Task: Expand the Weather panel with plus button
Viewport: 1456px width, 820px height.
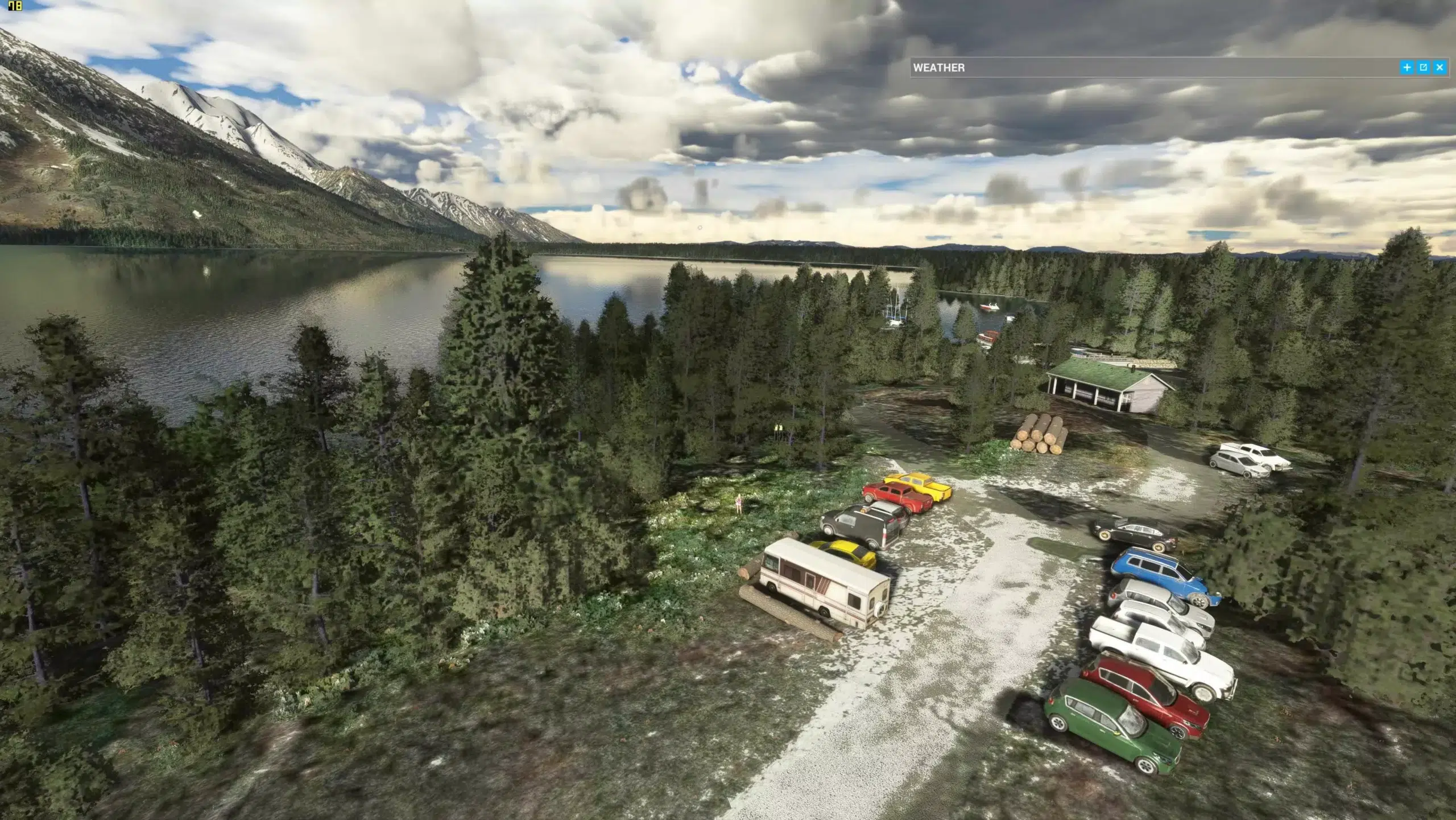Action: coord(1407,68)
